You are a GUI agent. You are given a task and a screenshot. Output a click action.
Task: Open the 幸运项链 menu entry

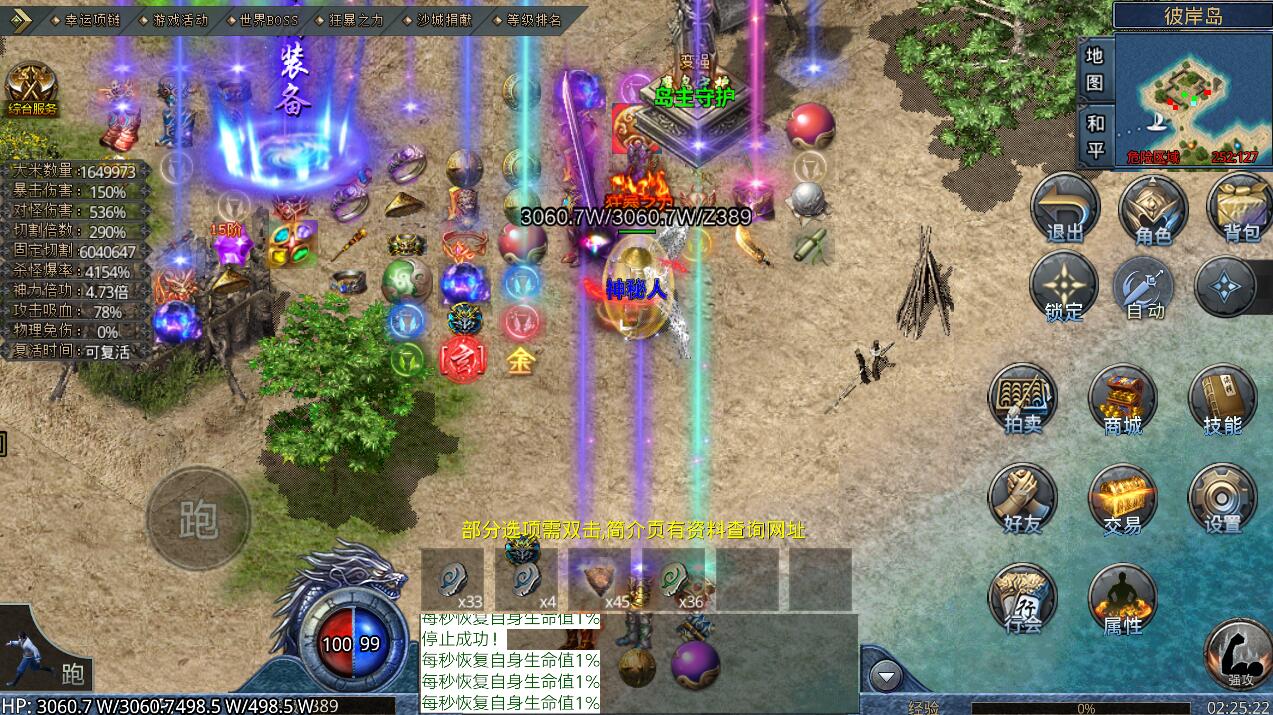pos(90,19)
